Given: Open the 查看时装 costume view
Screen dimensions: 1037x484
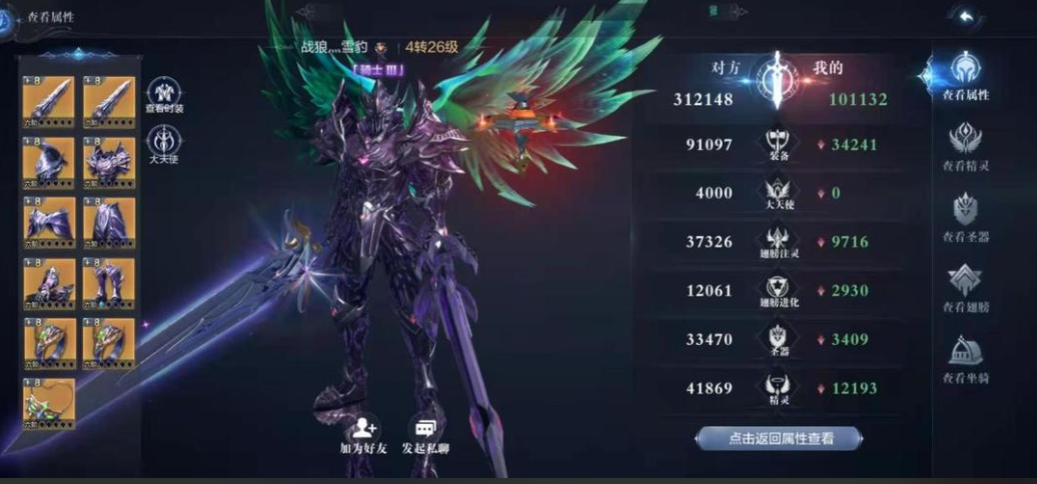Looking at the screenshot, I should tap(165, 96).
